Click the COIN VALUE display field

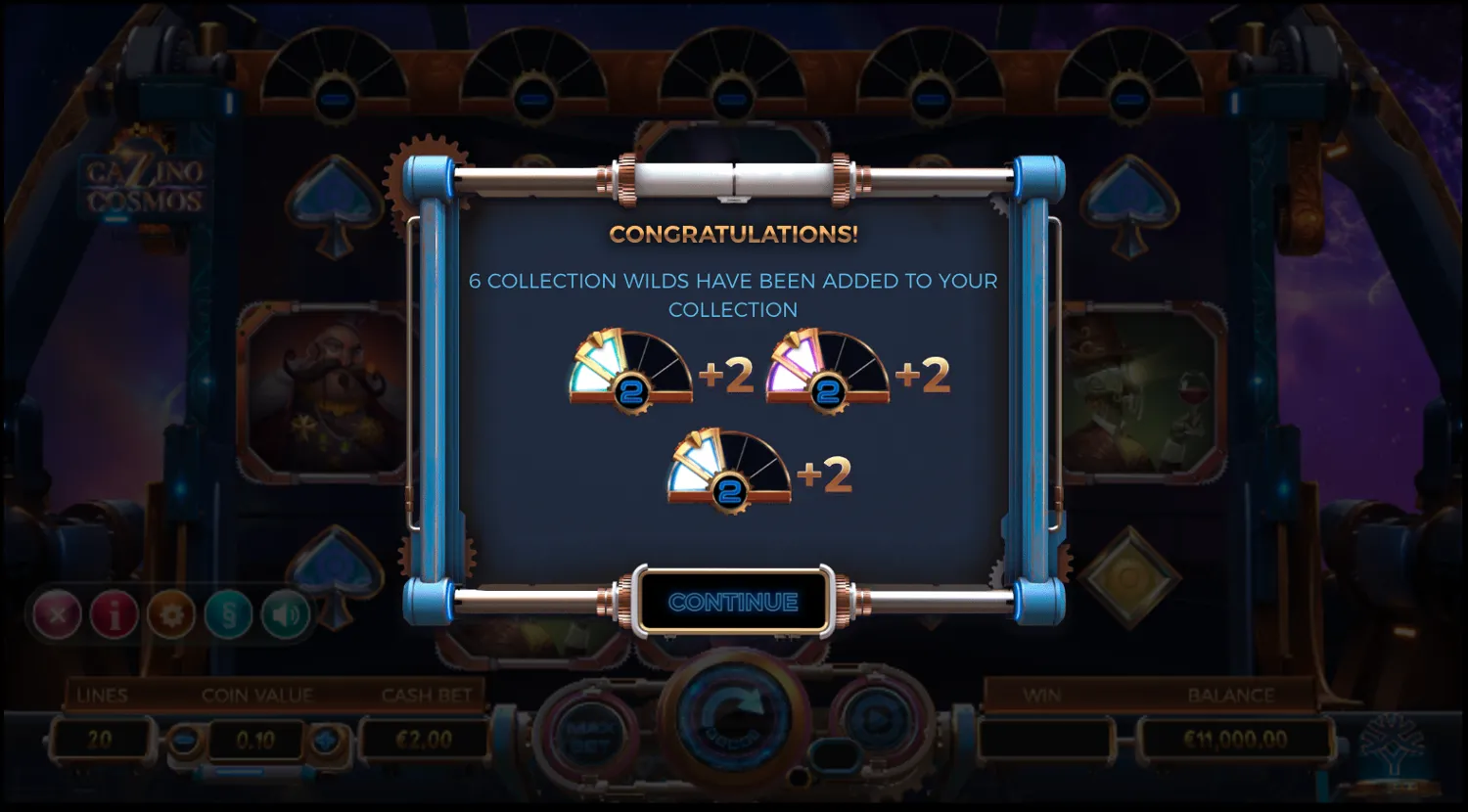point(256,741)
